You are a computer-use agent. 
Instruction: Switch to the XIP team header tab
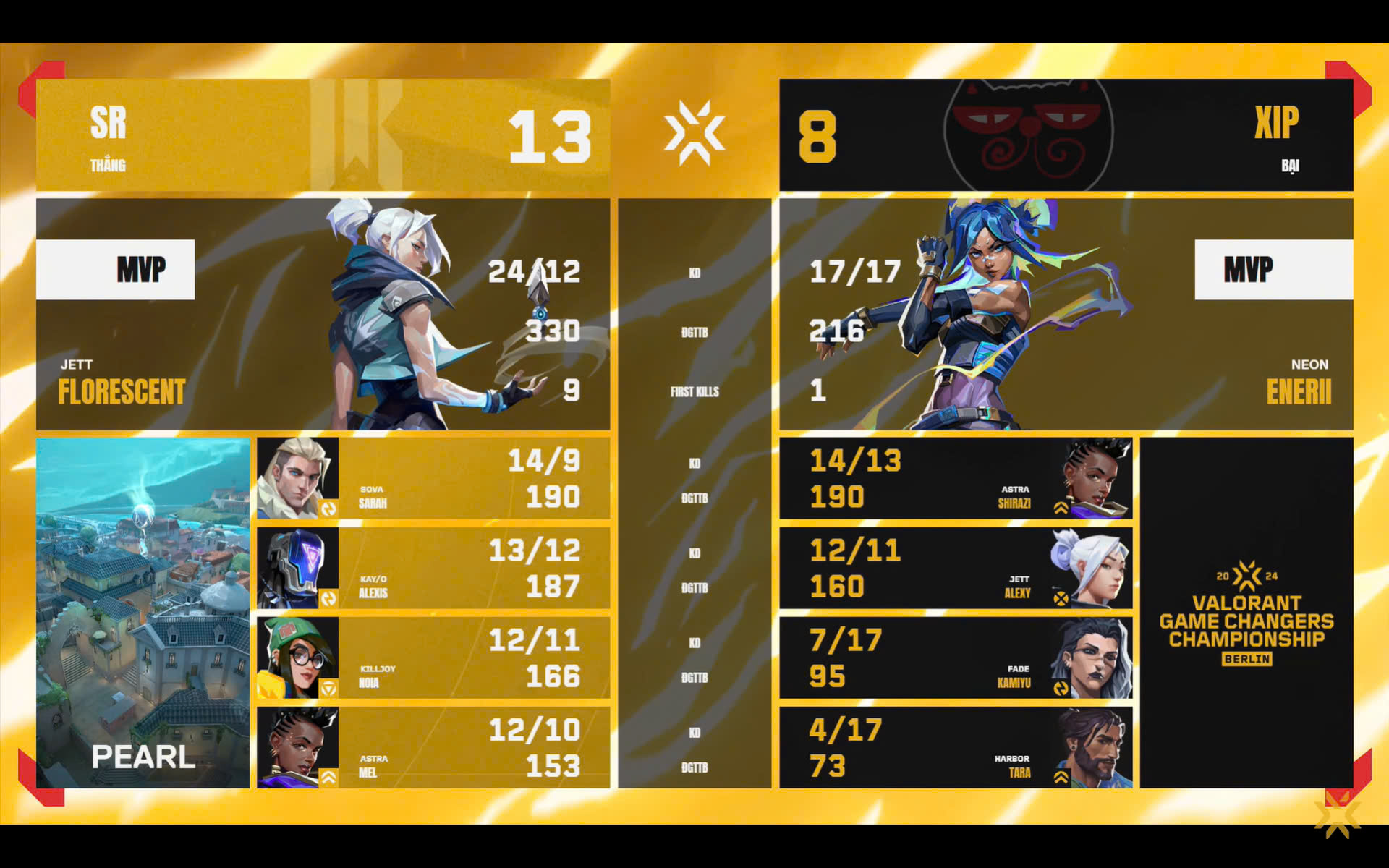(x=1277, y=124)
